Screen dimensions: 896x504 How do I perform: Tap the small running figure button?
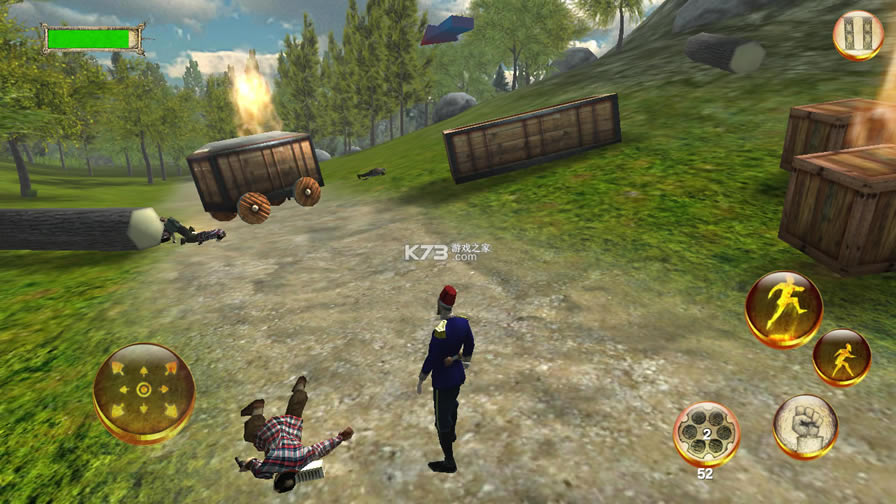(x=841, y=357)
